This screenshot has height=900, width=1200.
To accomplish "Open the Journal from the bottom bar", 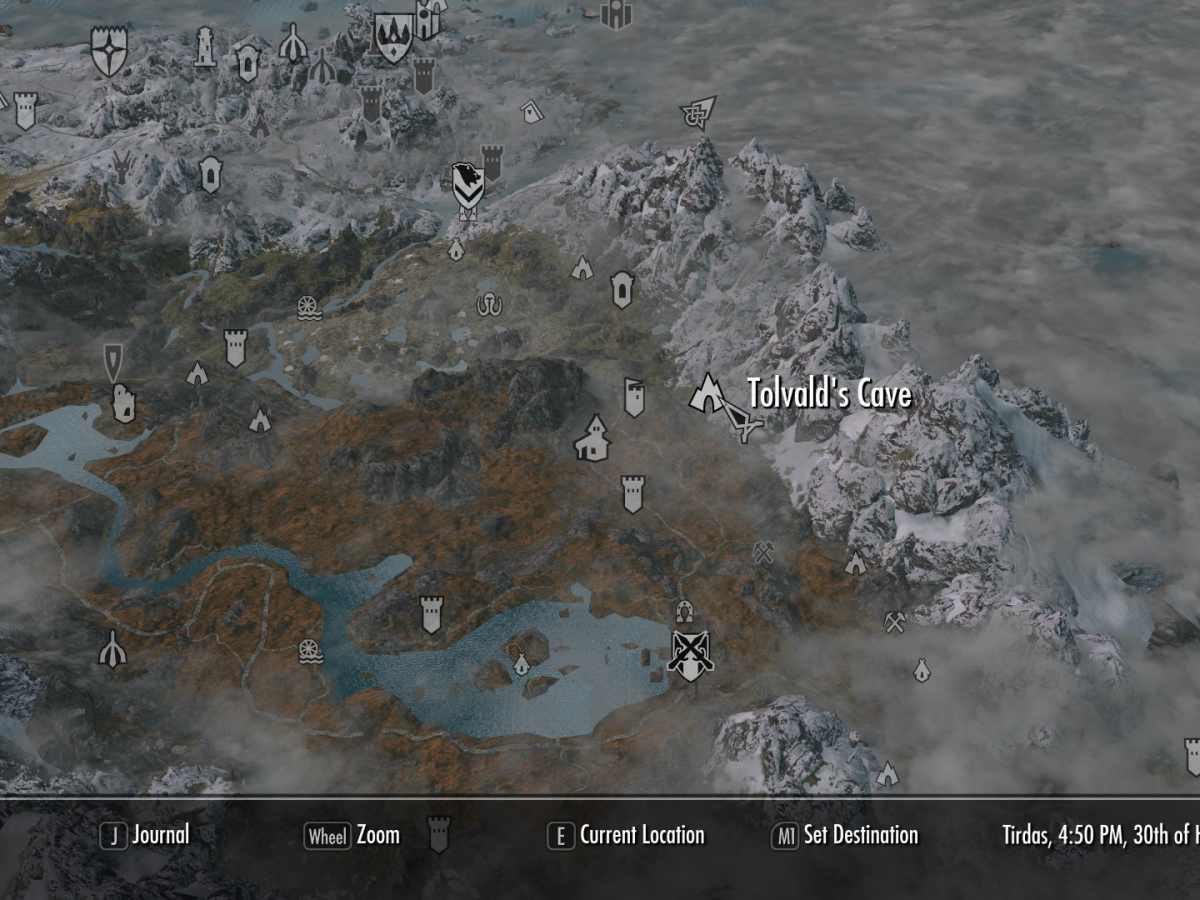I will pos(146,835).
